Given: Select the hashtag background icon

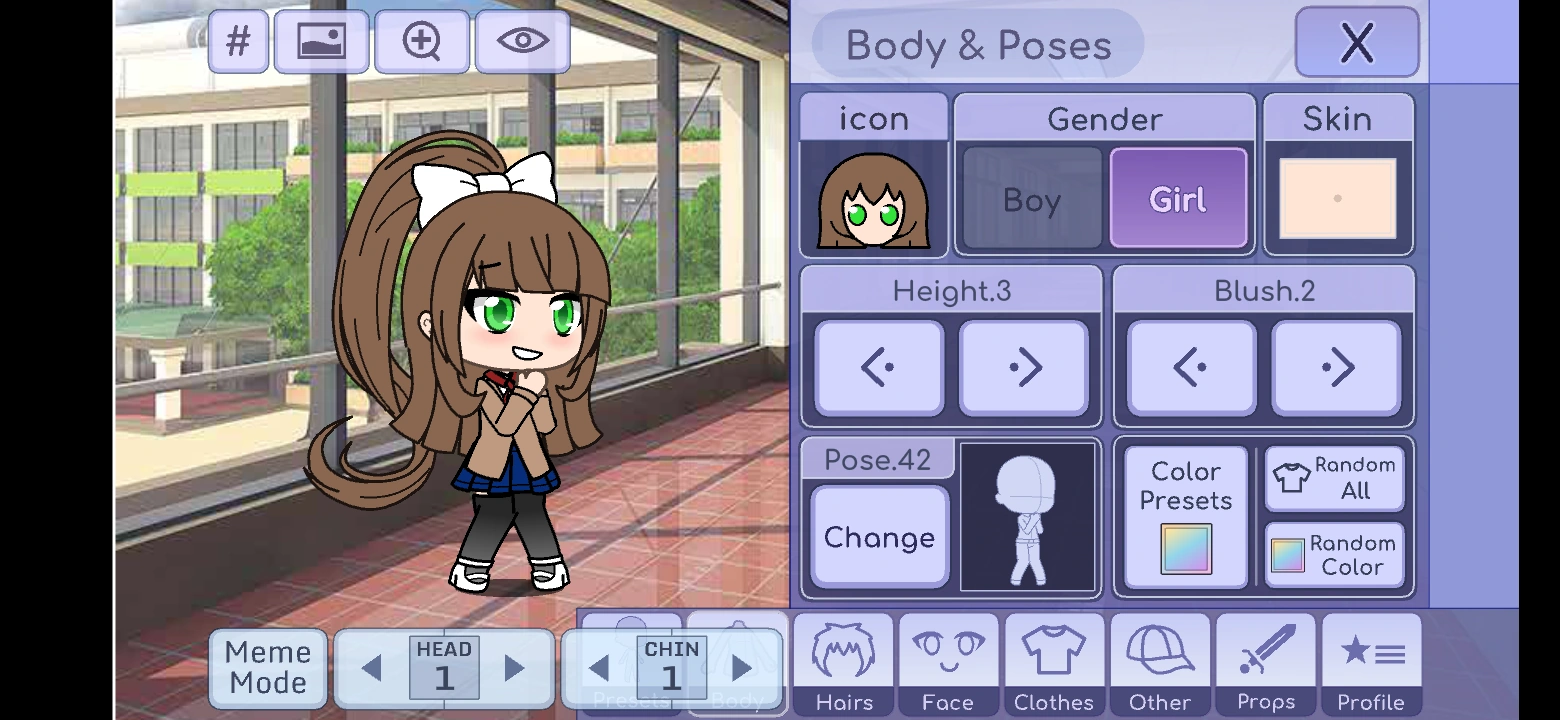Looking at the screenshot, I should click(238, 42).
